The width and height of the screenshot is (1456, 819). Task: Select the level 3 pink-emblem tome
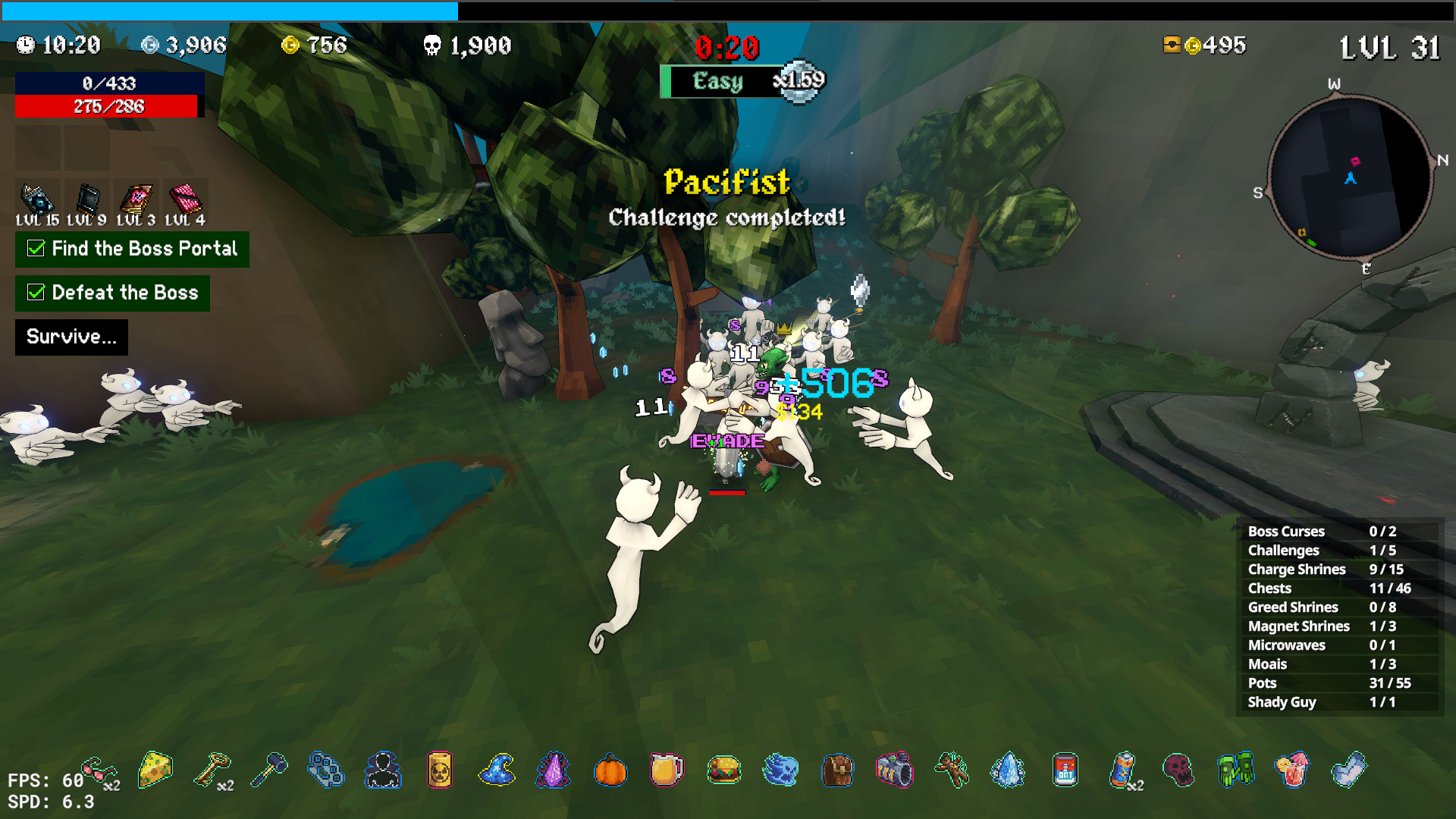coord(136,199)
